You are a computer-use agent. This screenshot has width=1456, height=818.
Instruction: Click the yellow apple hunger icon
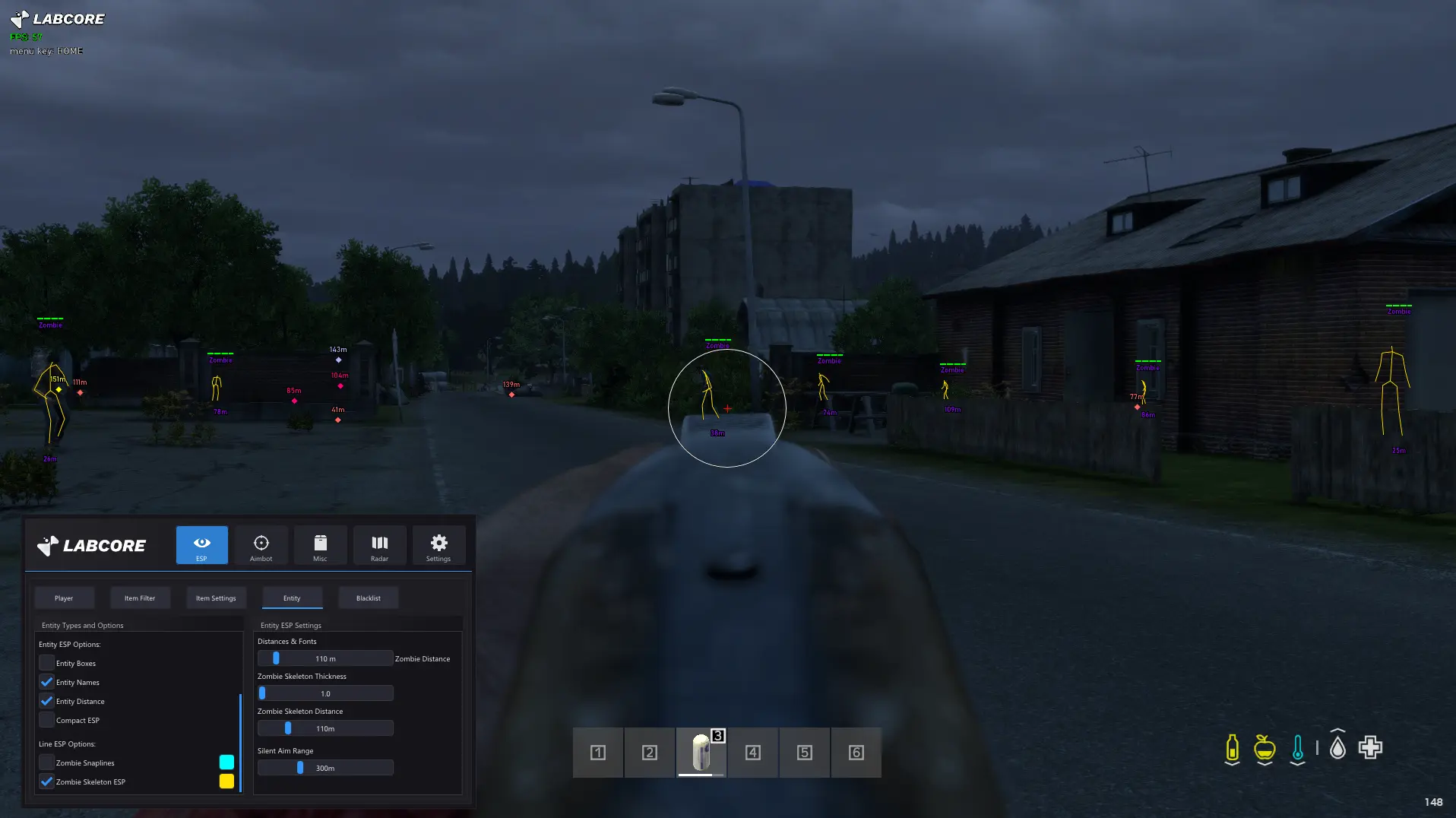click(x=1264, y=747)
